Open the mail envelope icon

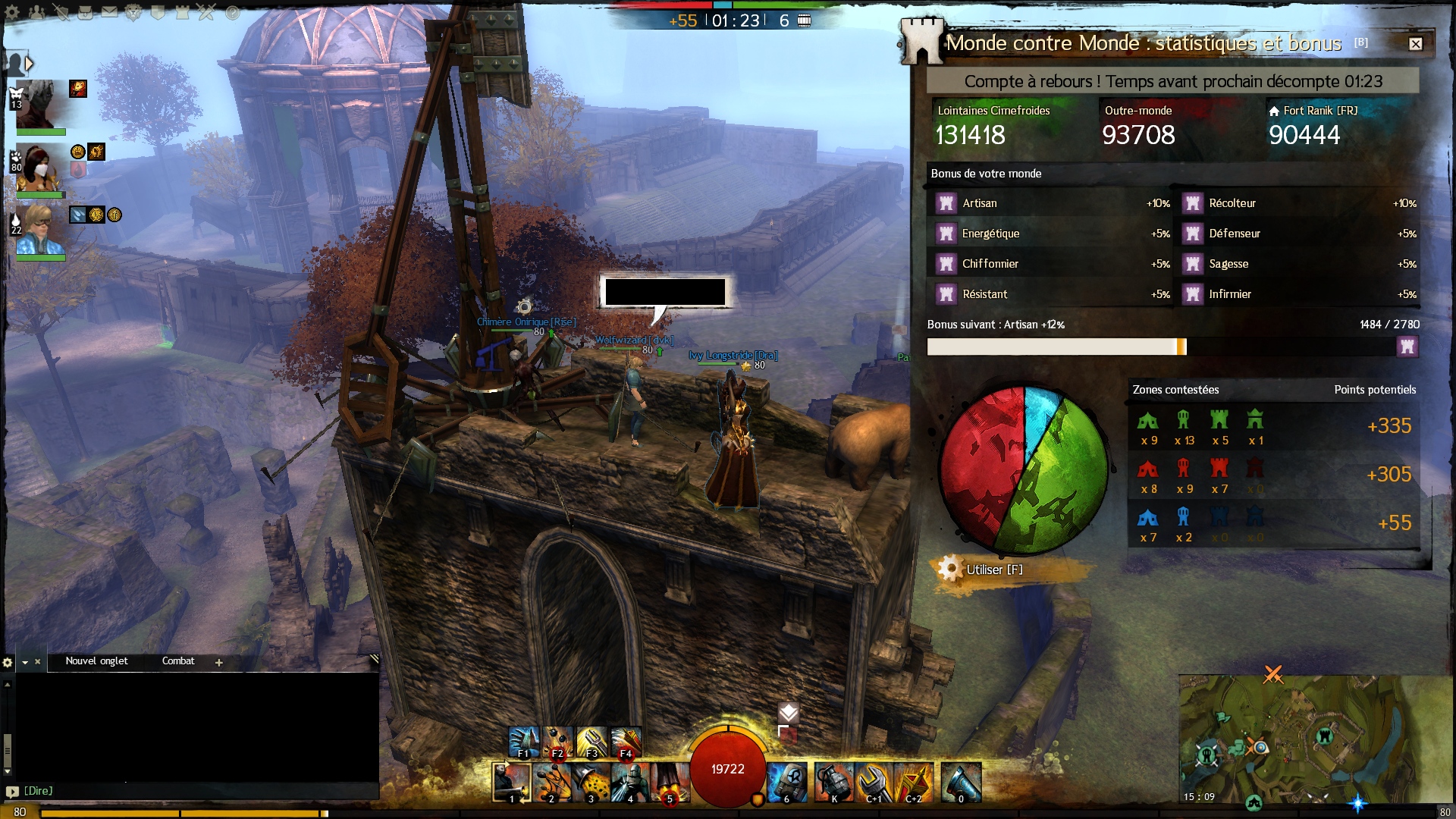tap(109, 12)
